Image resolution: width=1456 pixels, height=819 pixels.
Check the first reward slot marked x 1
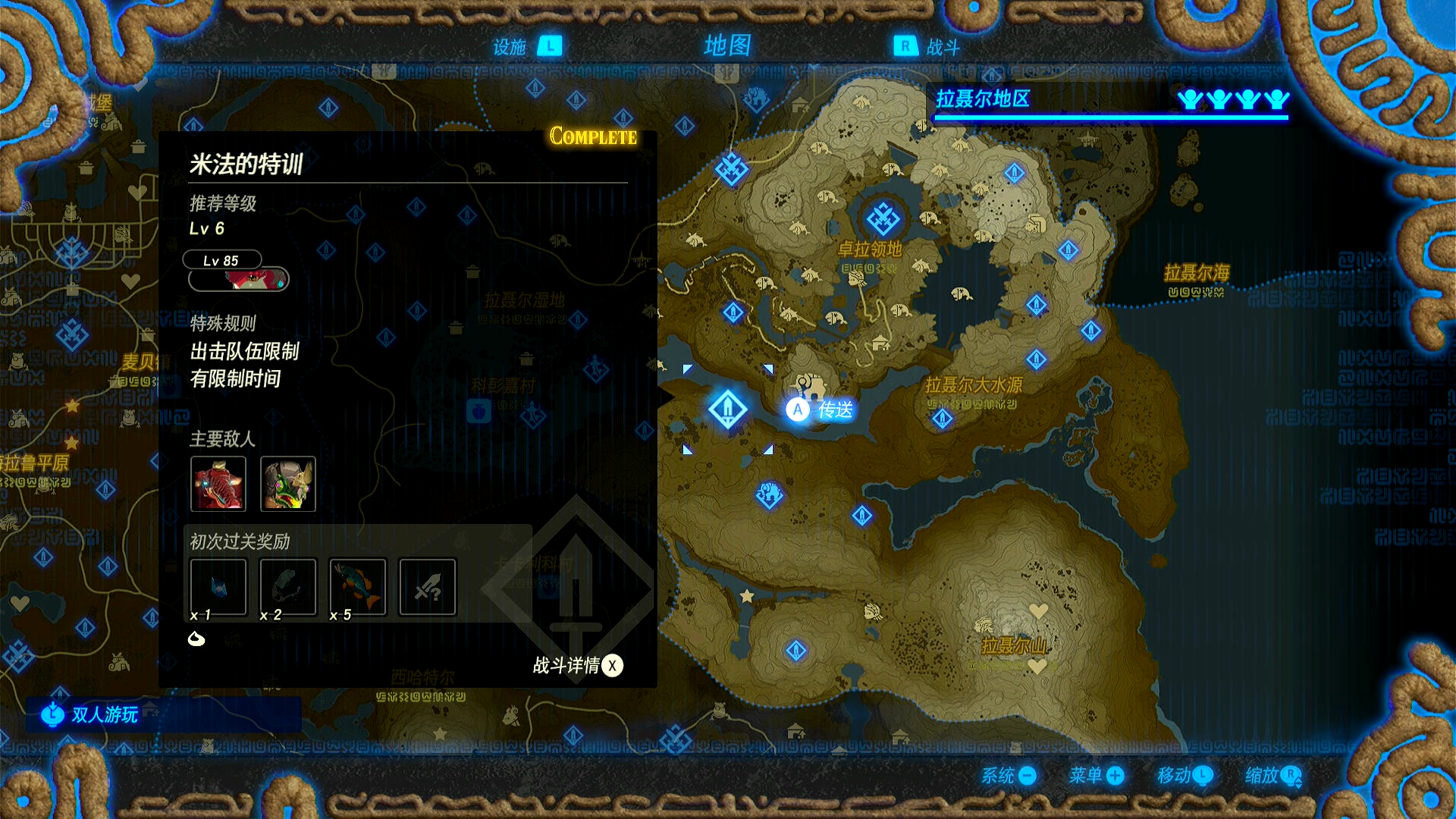218,587
